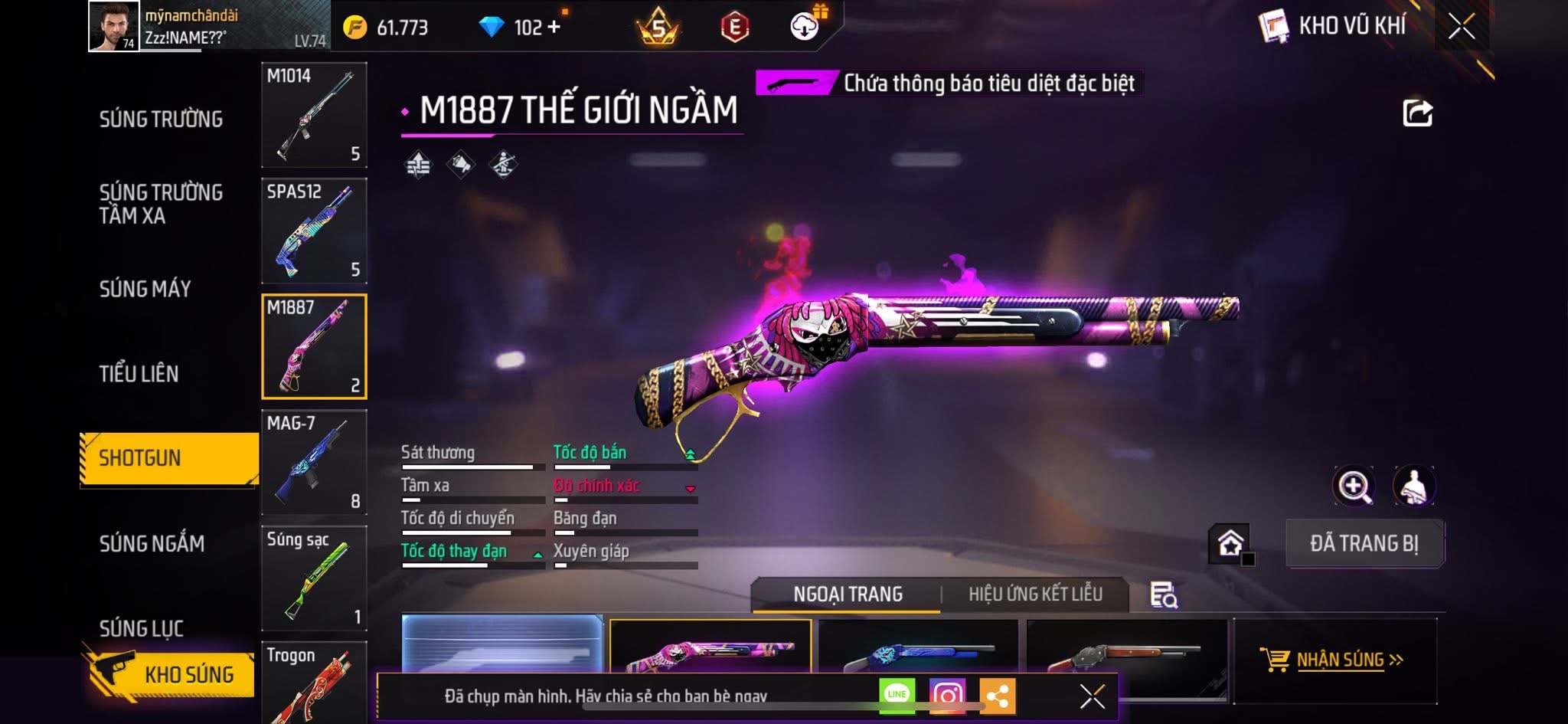Screen dimensions: 1568x724
Task: Share screenshot to Instagram
Action: point(947,695)
